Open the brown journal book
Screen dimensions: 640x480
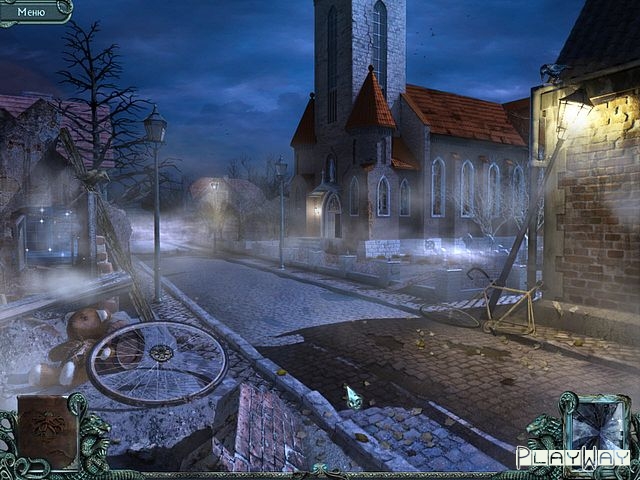click(47, 431)
